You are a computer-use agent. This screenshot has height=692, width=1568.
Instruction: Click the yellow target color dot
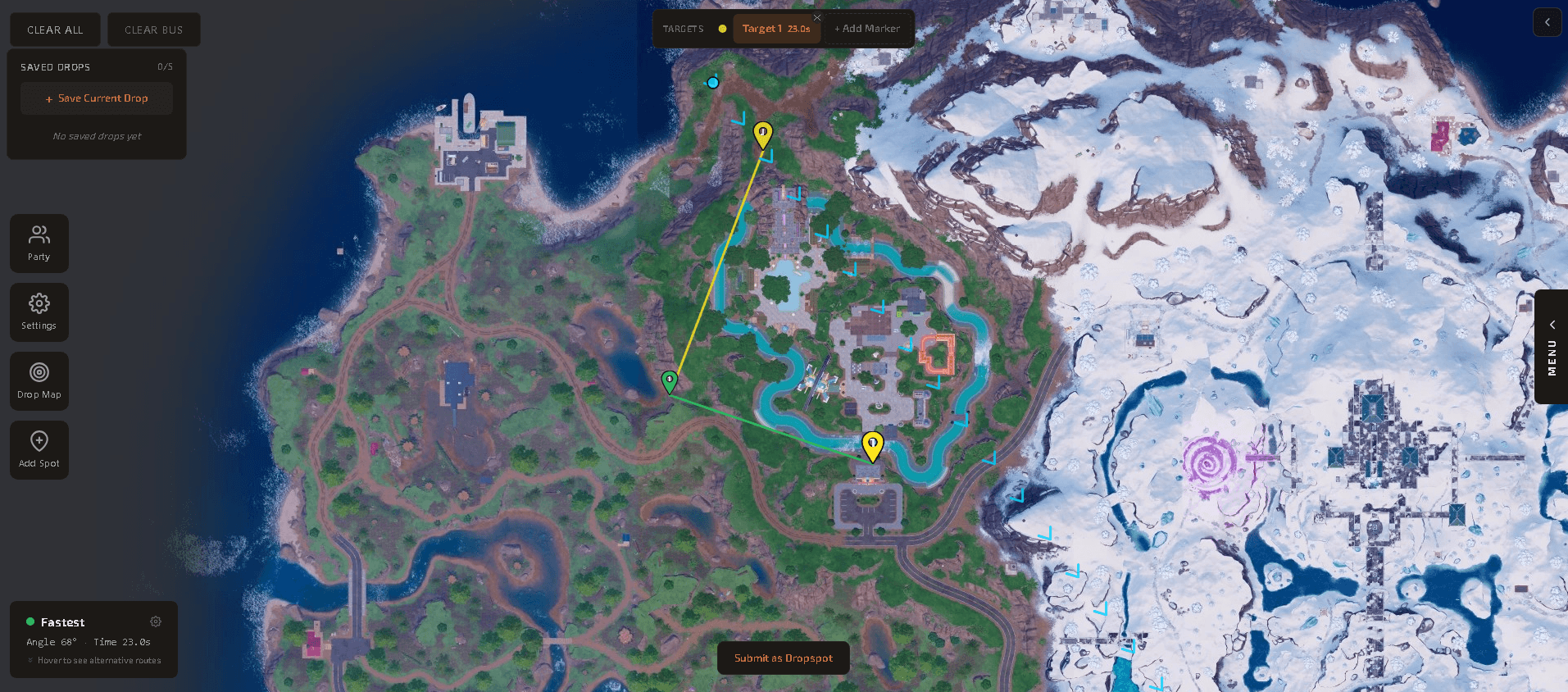721,28
